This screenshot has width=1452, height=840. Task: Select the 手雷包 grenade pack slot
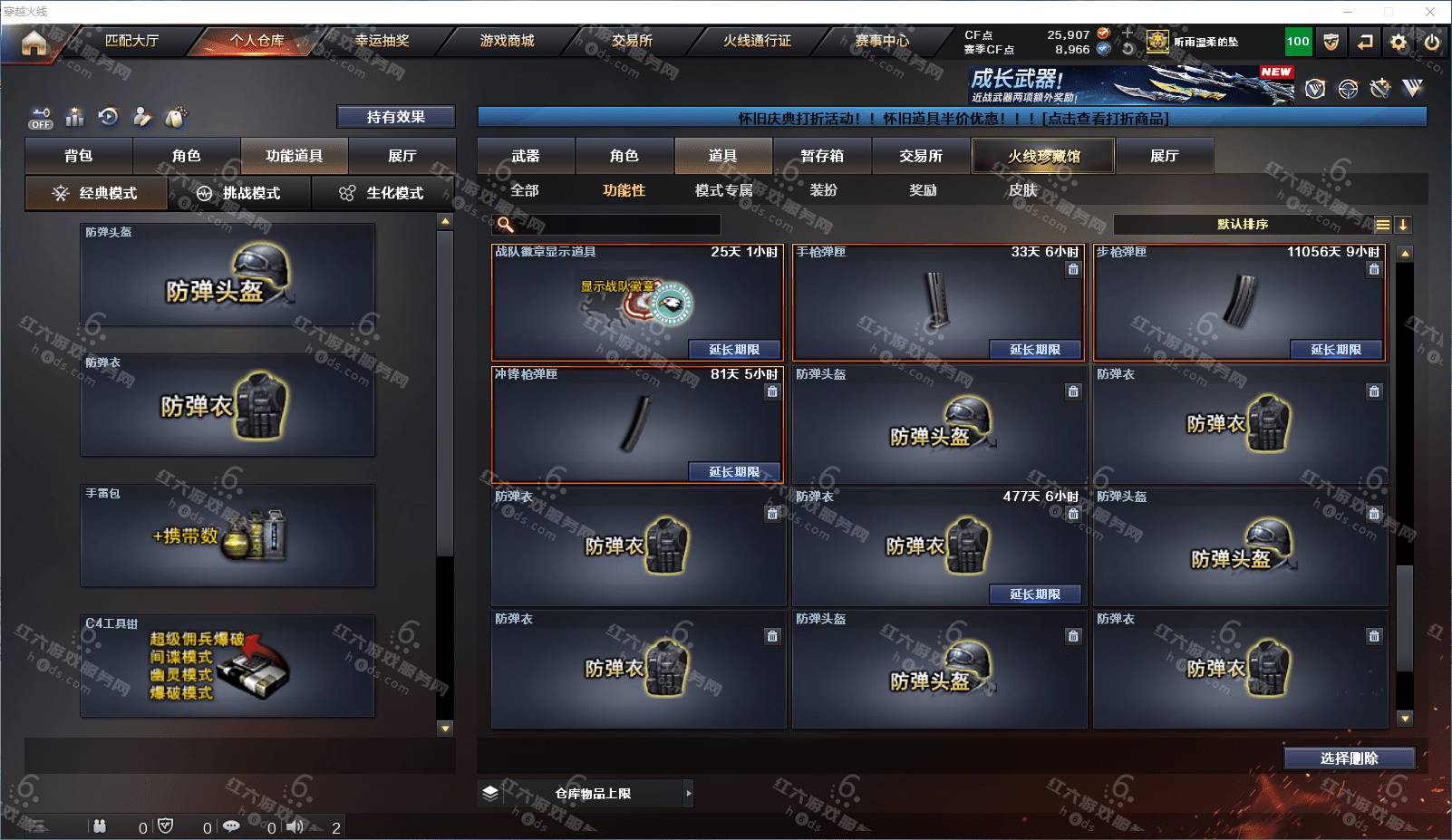[x=227, y=535]
